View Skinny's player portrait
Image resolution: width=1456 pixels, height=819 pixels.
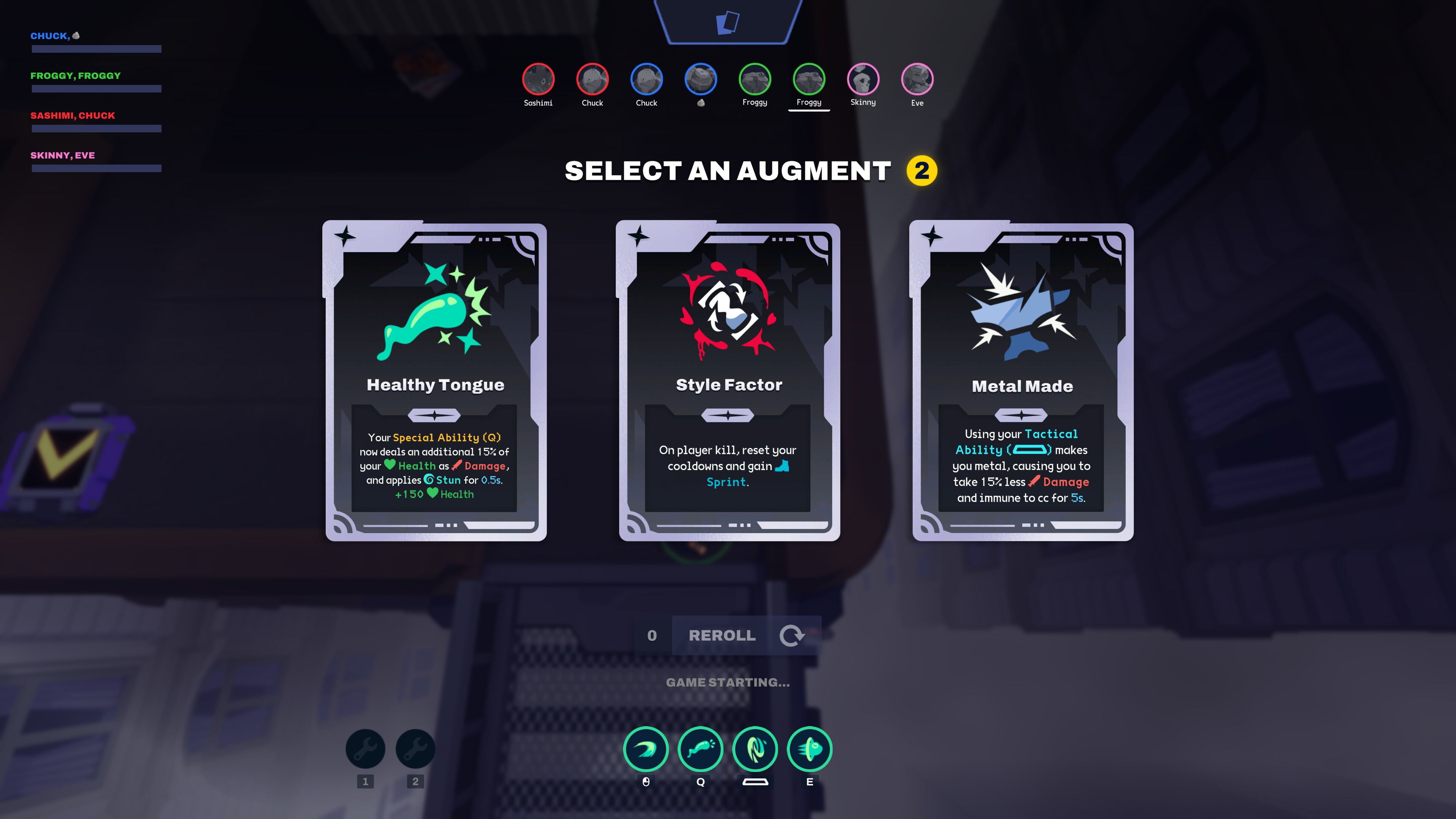click(x=863, y=79)
